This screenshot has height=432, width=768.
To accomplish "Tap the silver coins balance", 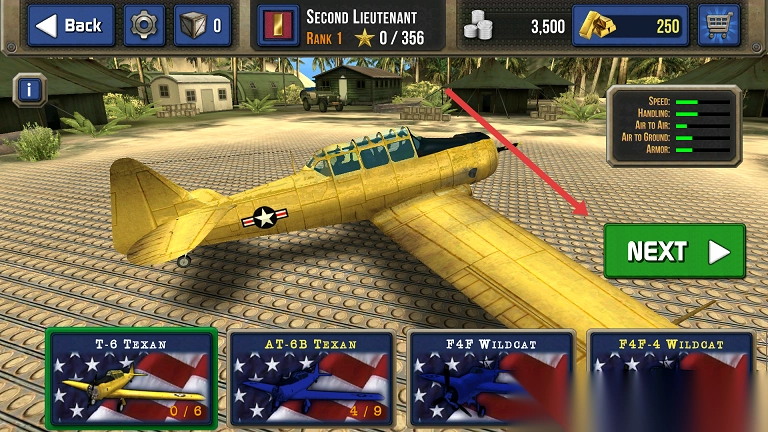I will [x=516, y=25].
